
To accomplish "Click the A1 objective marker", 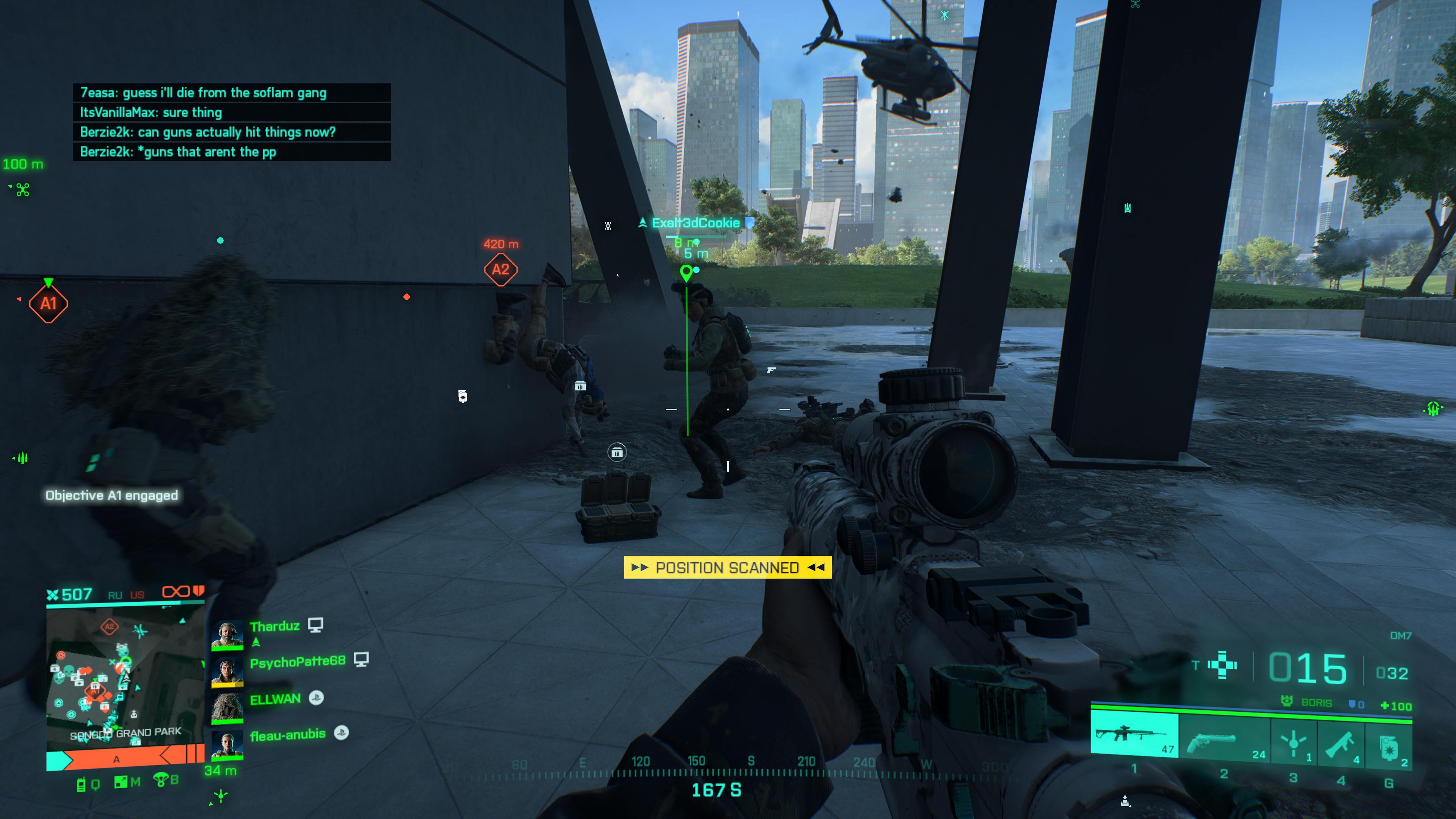I will coord(49,303).
